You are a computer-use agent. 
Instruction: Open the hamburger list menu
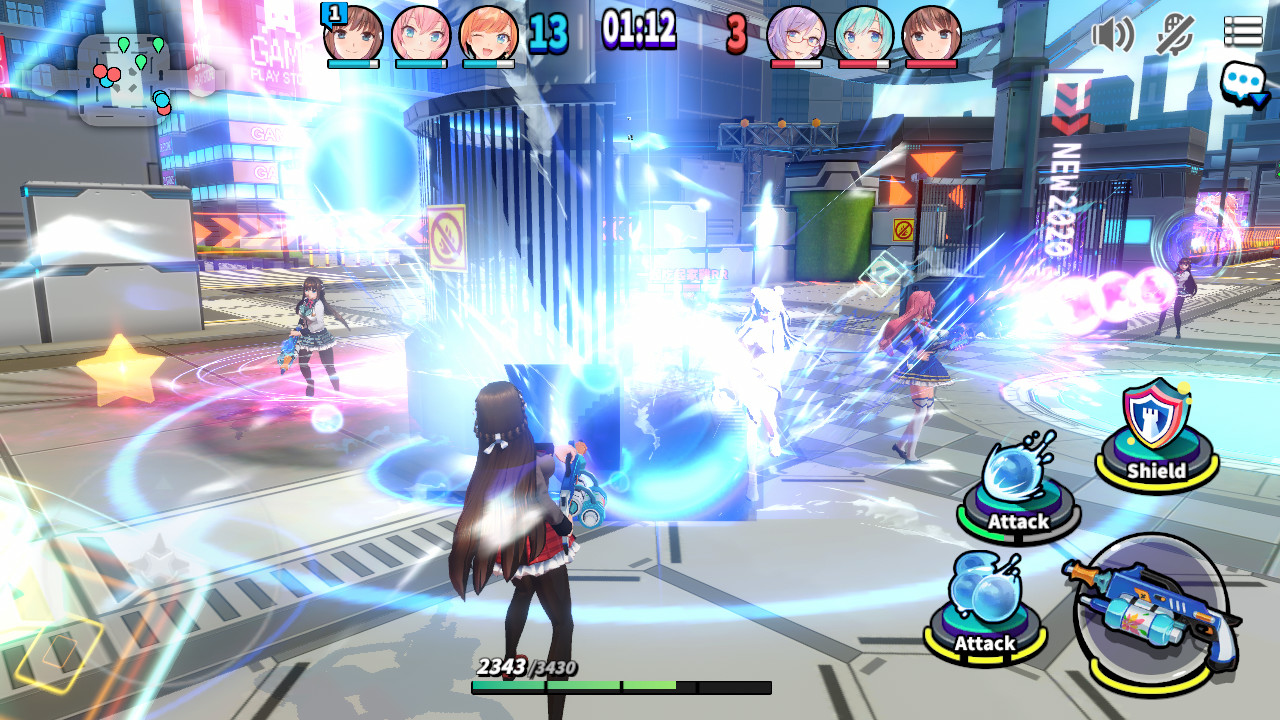click(1243, 31)
